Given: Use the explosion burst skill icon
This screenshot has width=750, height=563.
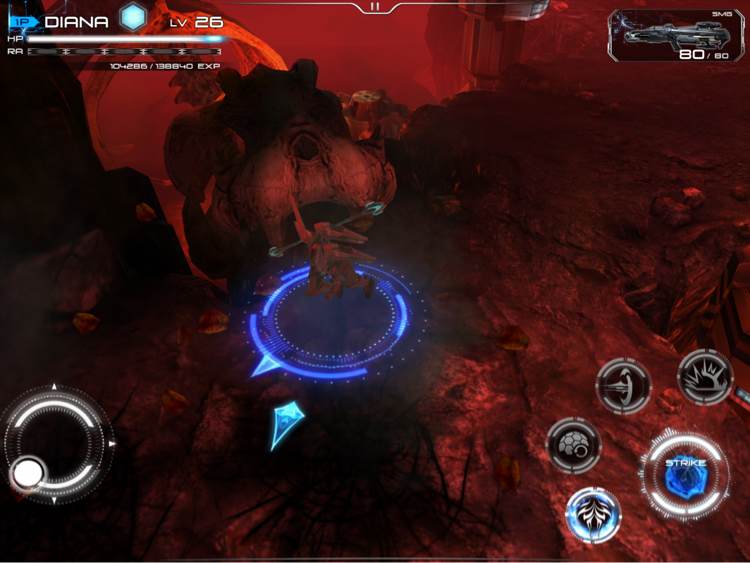Looking at the screenshot, I should click(704, 378).
